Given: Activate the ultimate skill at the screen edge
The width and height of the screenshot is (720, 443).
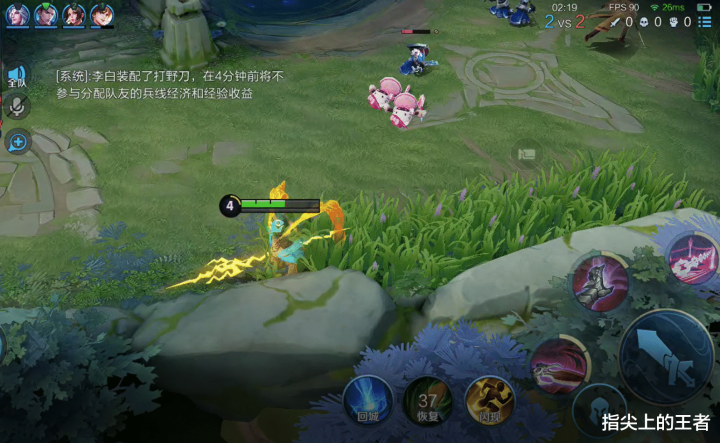Looking at the screenshot, I should pyautogui.click(x=692, y=256).
